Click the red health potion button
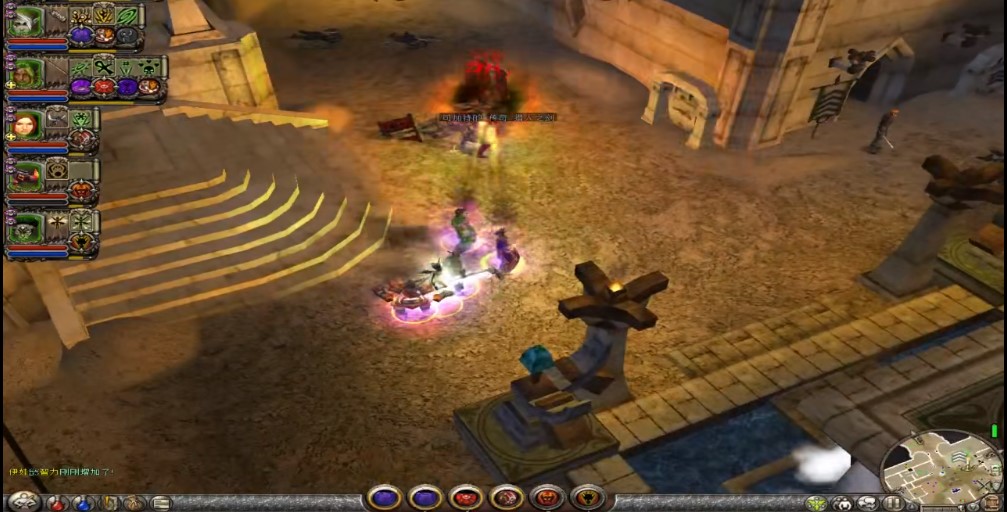The image size is (1007, 512). tap(59, 502)
